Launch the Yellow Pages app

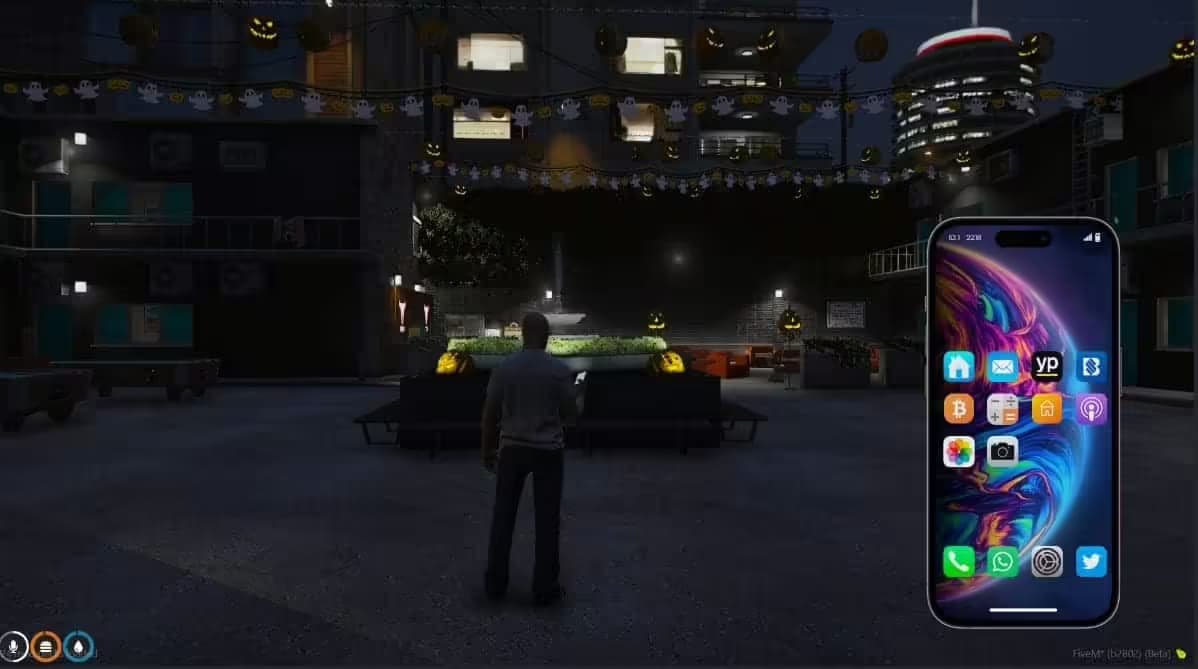1047,366
